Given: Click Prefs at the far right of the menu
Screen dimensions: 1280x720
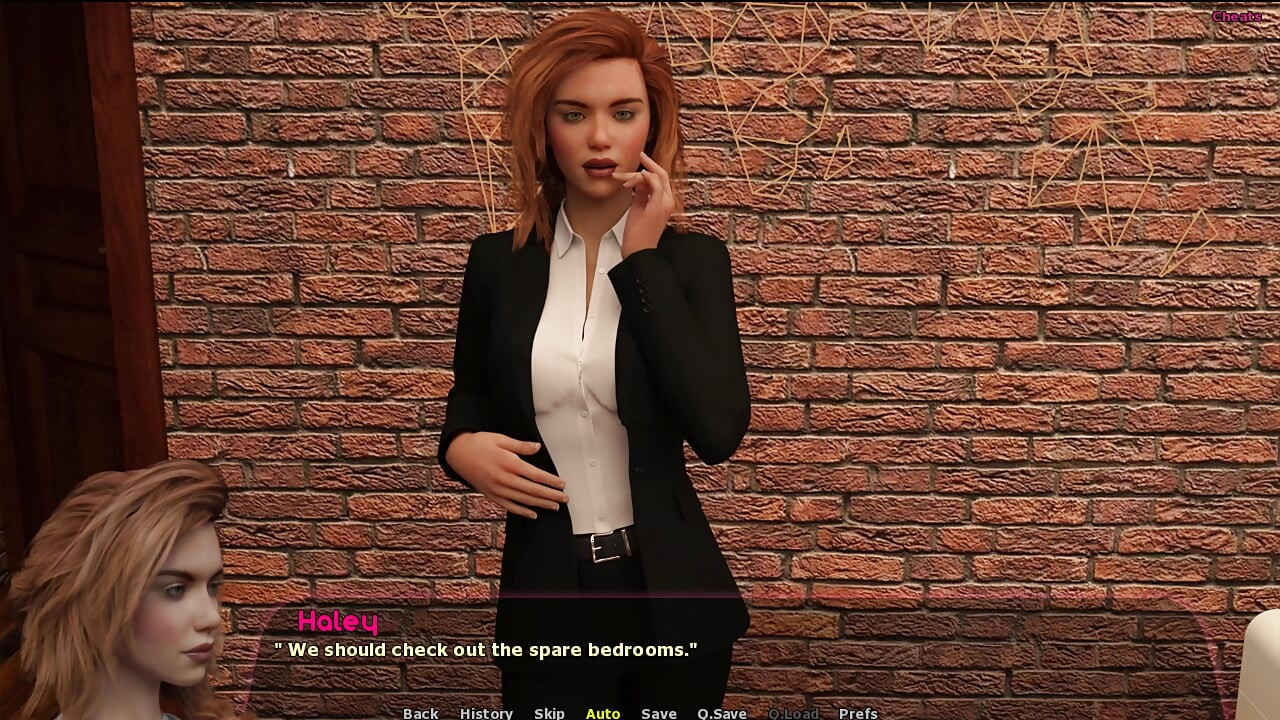Looking at the screenshot, I should point(860,713).
